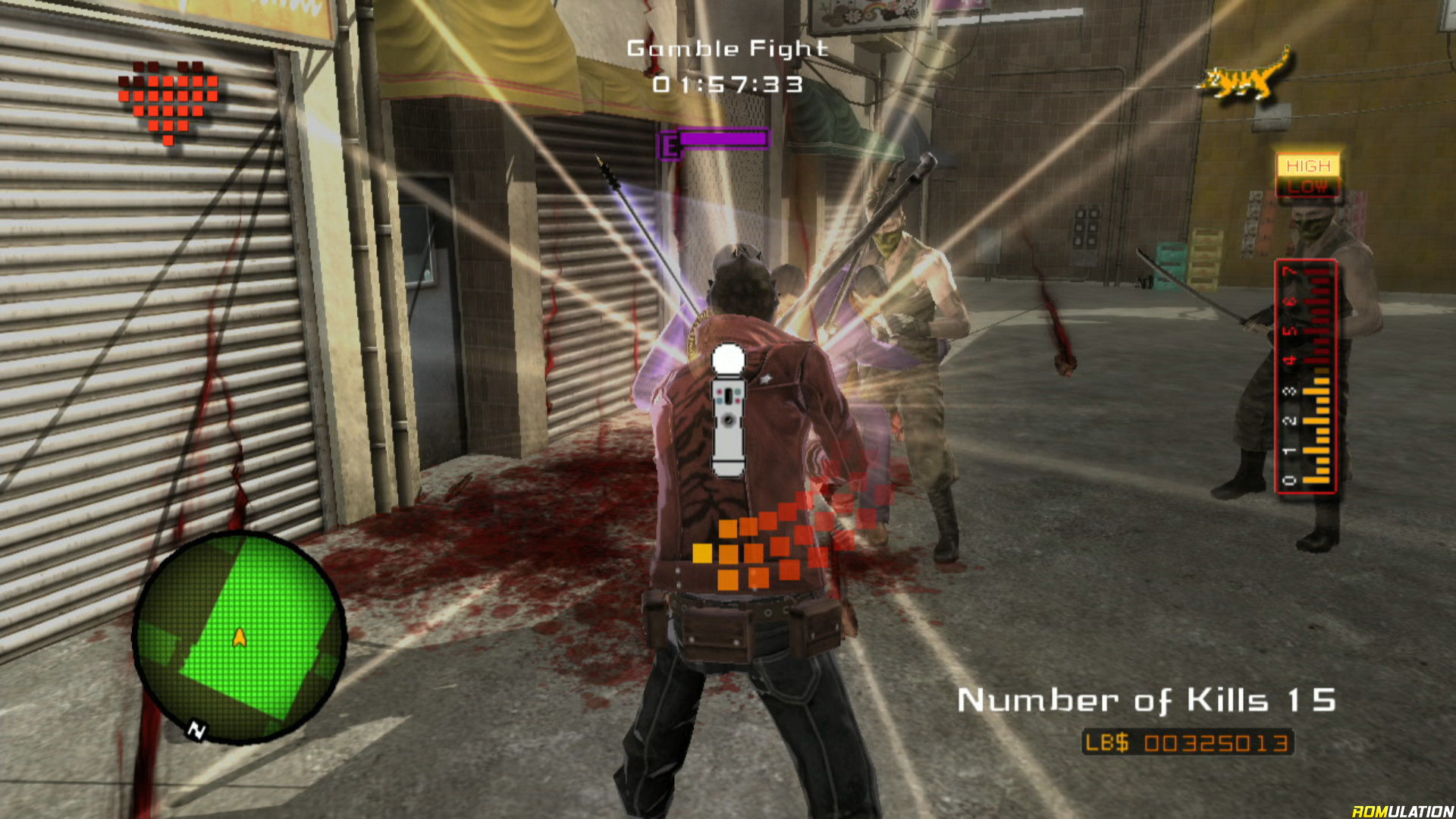This screenshot has width=1456, height=819.
Task: Click the Romulation watermark logo
Action: [1402, 811]
